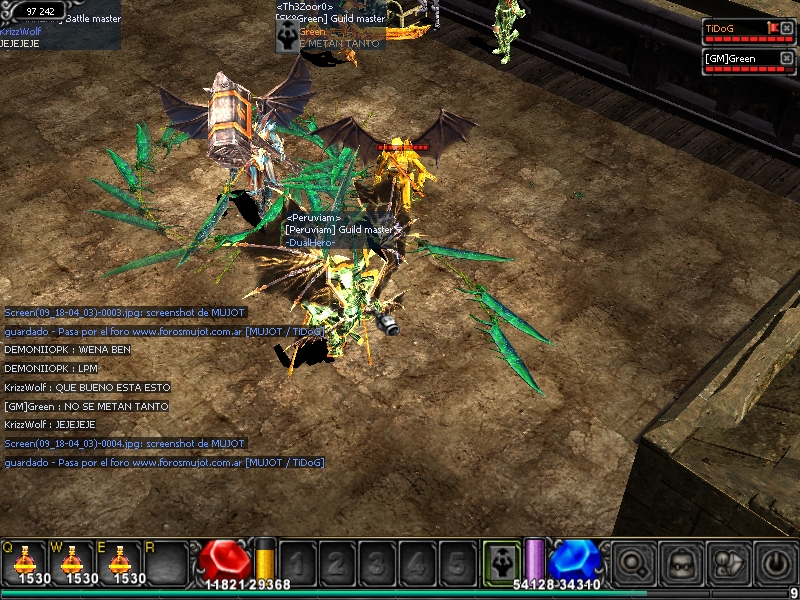Use the potion in the E slot
The image size is (800, 600).
(118, 562)
